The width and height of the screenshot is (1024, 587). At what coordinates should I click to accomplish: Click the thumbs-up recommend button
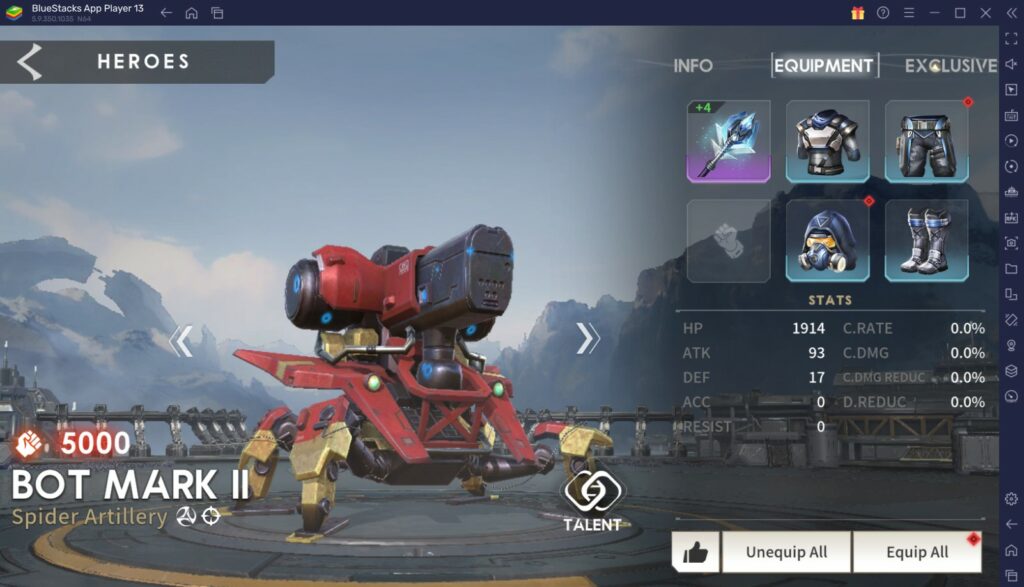tap(695, 552)
